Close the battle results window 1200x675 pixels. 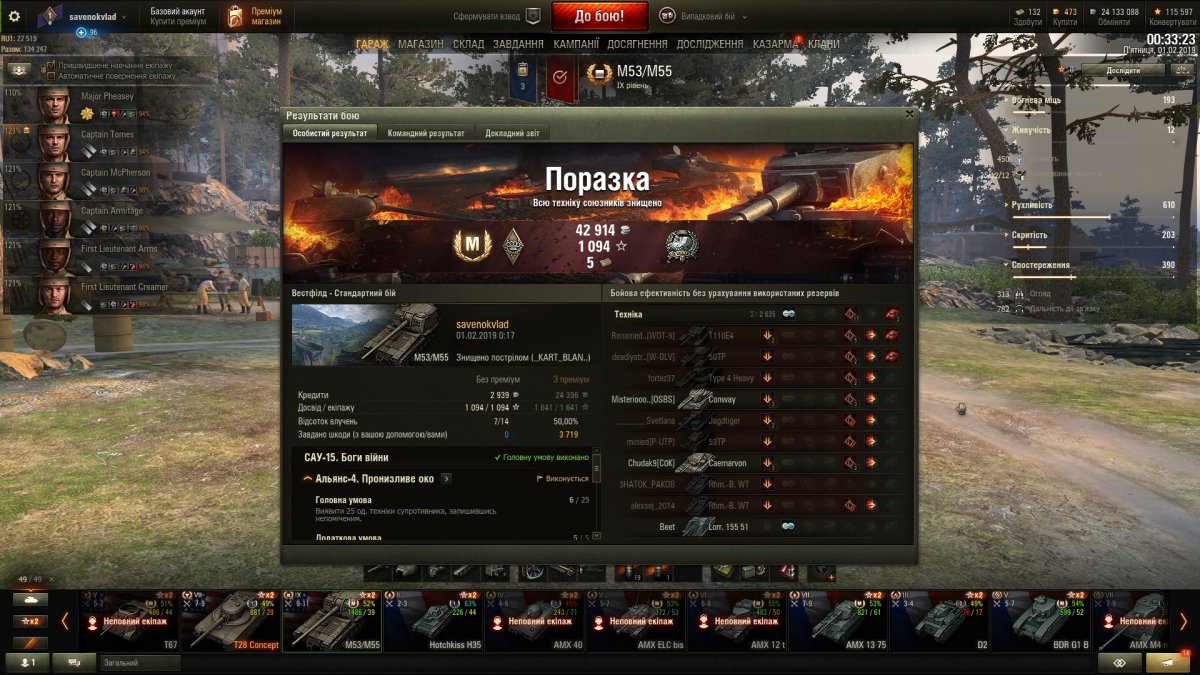click(908, 114)
